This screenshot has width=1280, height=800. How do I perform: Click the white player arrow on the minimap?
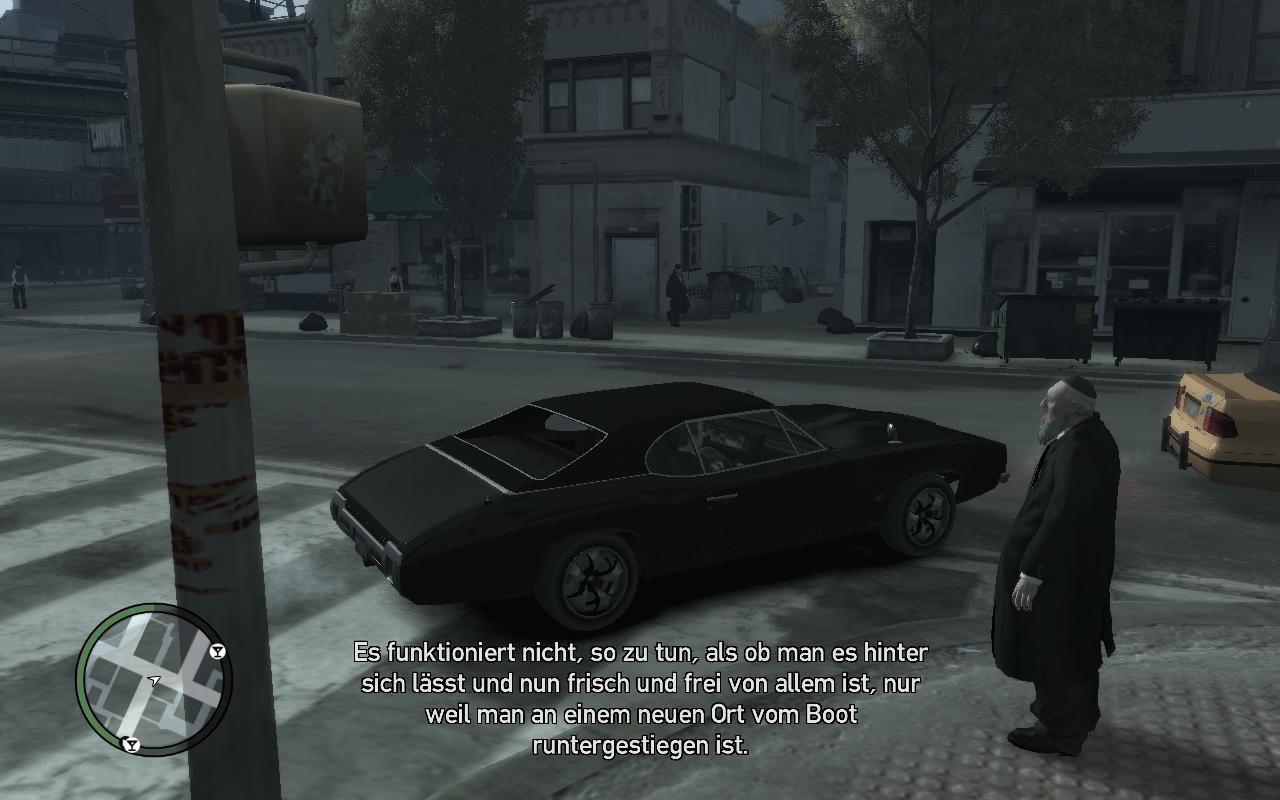[154, 681]
